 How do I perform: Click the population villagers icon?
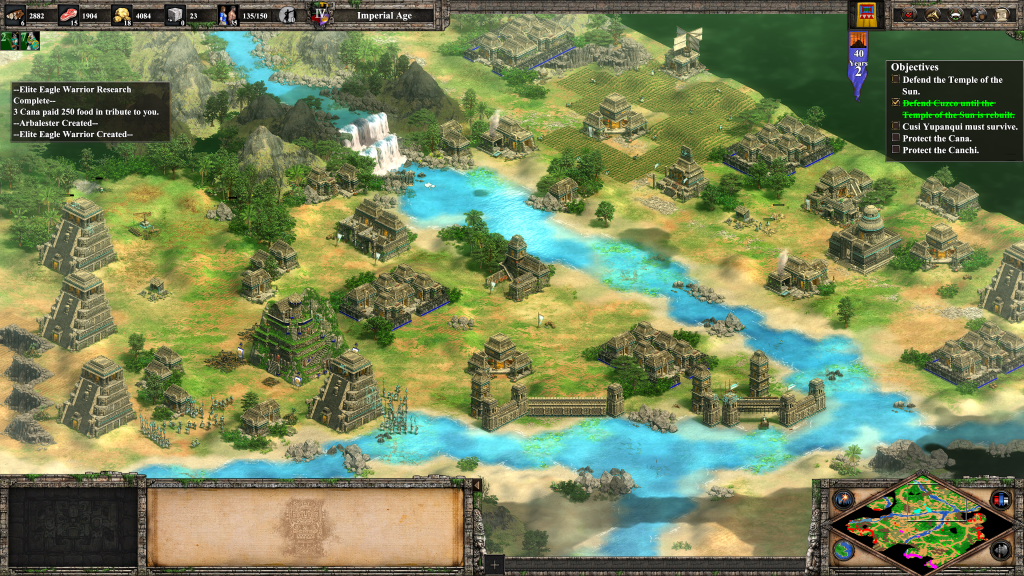(228, 14)
